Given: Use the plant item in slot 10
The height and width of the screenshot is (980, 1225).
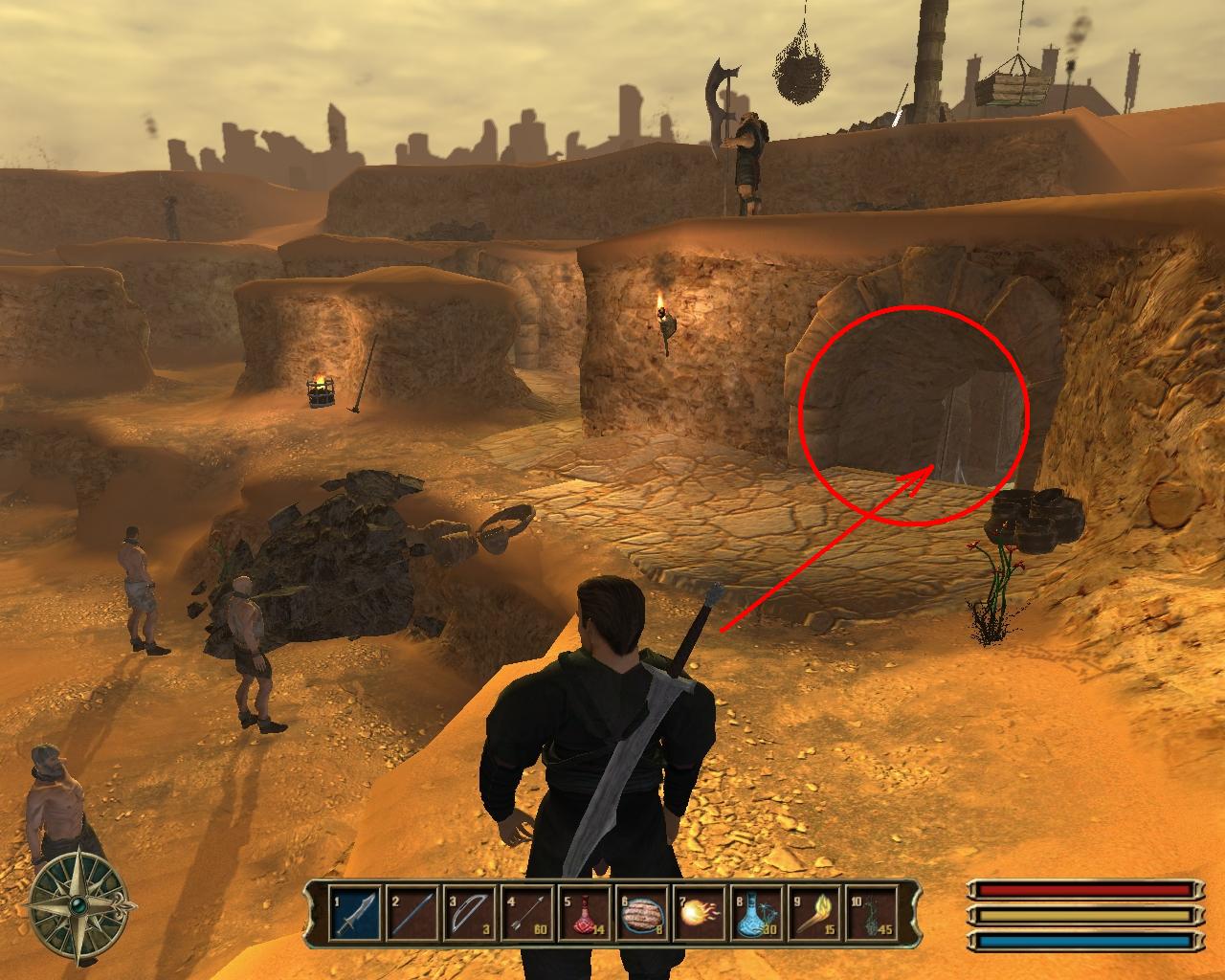Looking at the screenshot, I should point(871,912).
